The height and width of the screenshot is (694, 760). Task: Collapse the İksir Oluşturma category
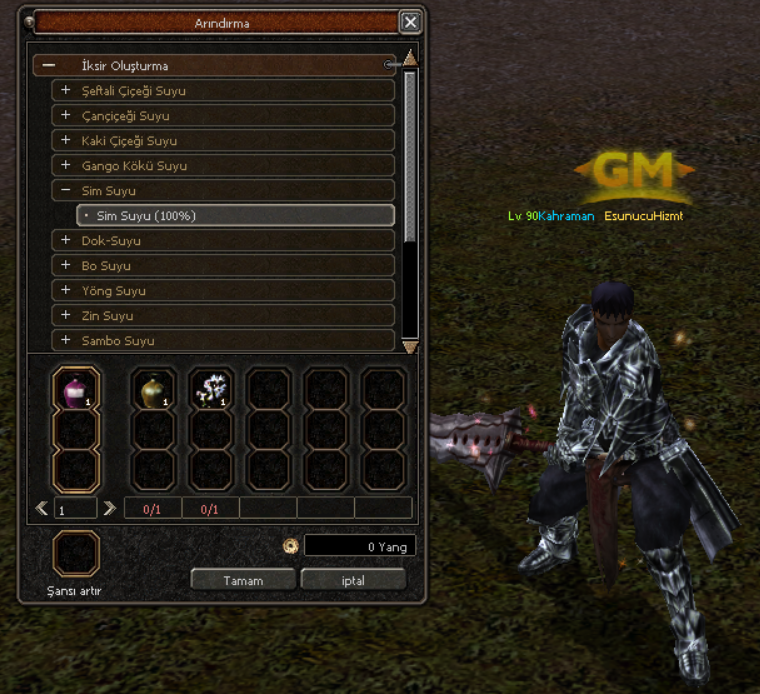(x=49, y=66)
